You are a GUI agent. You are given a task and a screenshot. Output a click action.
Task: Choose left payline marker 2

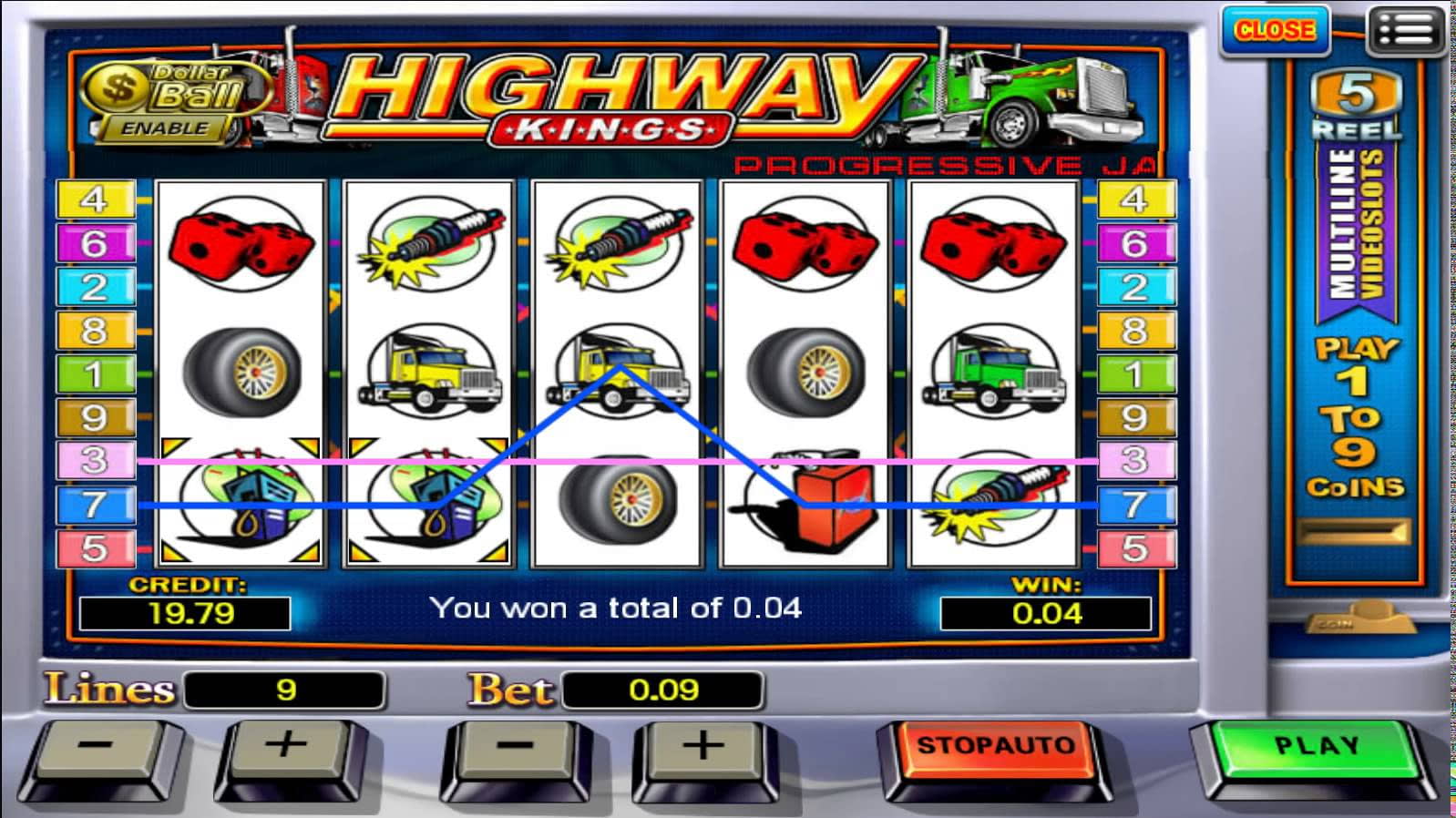[95, 287]
